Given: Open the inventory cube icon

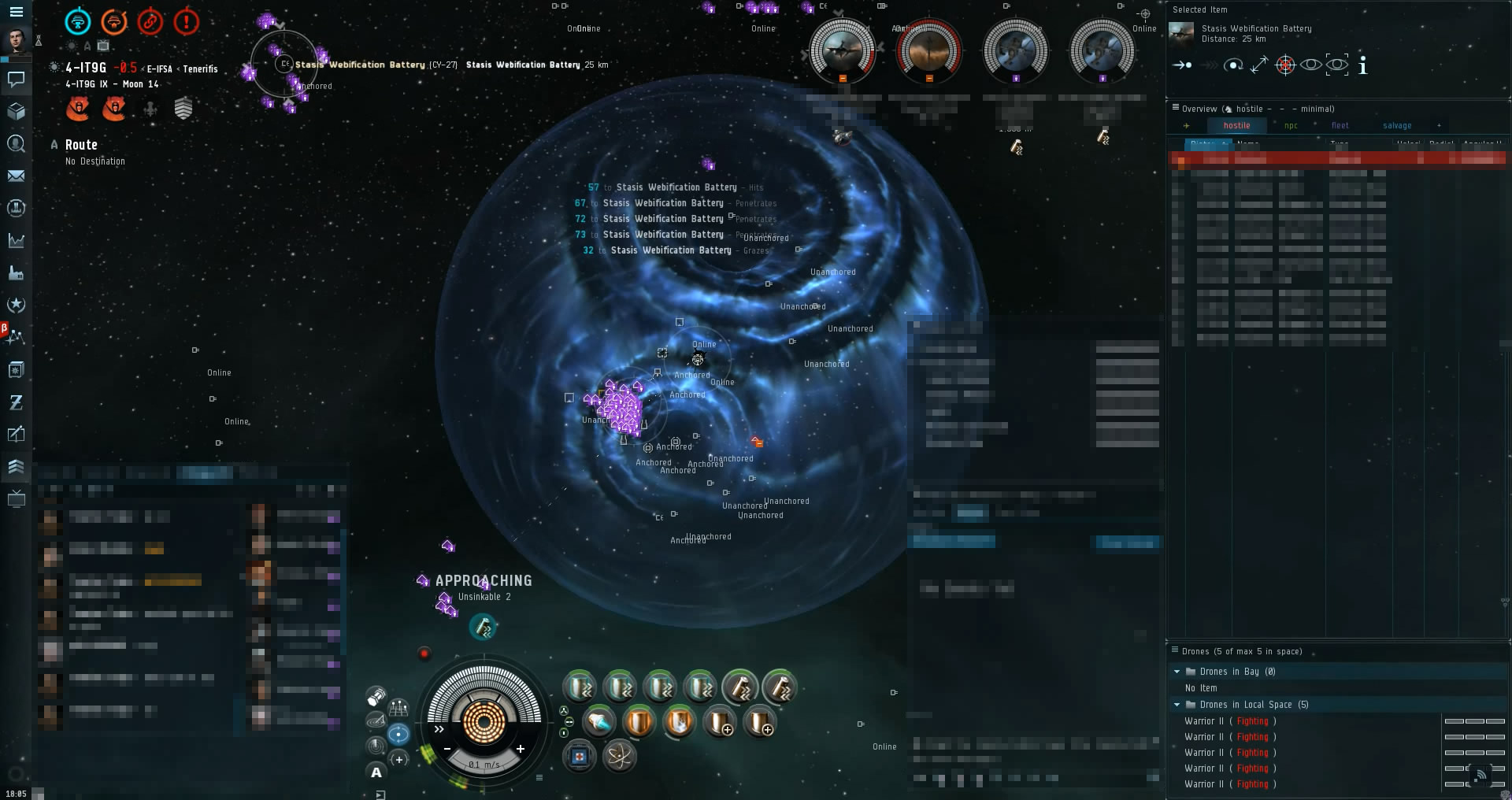Looking at the screenshot, I should (x=16, y=111).
